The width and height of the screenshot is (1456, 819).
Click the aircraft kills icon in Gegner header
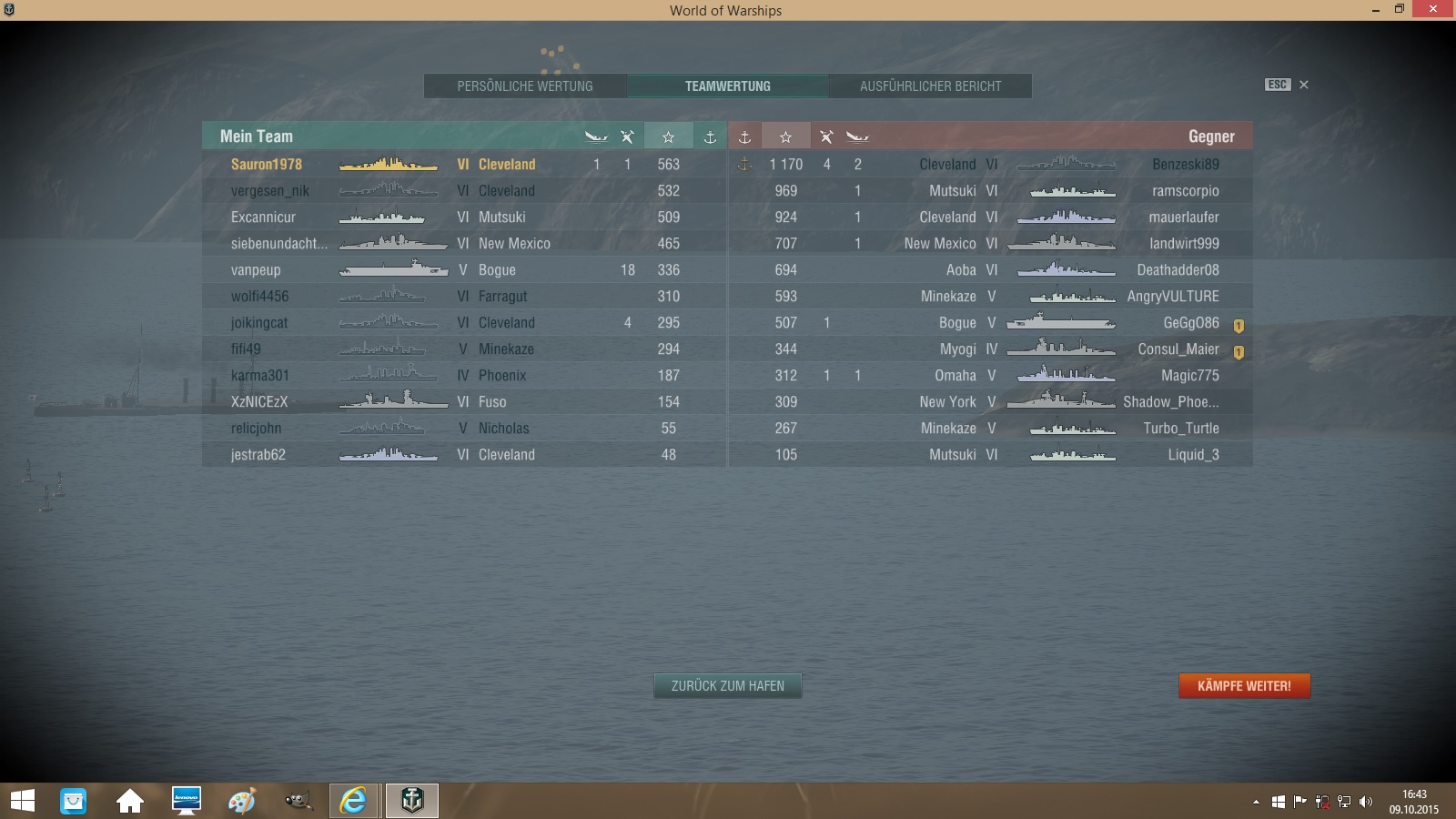[826, 136]
